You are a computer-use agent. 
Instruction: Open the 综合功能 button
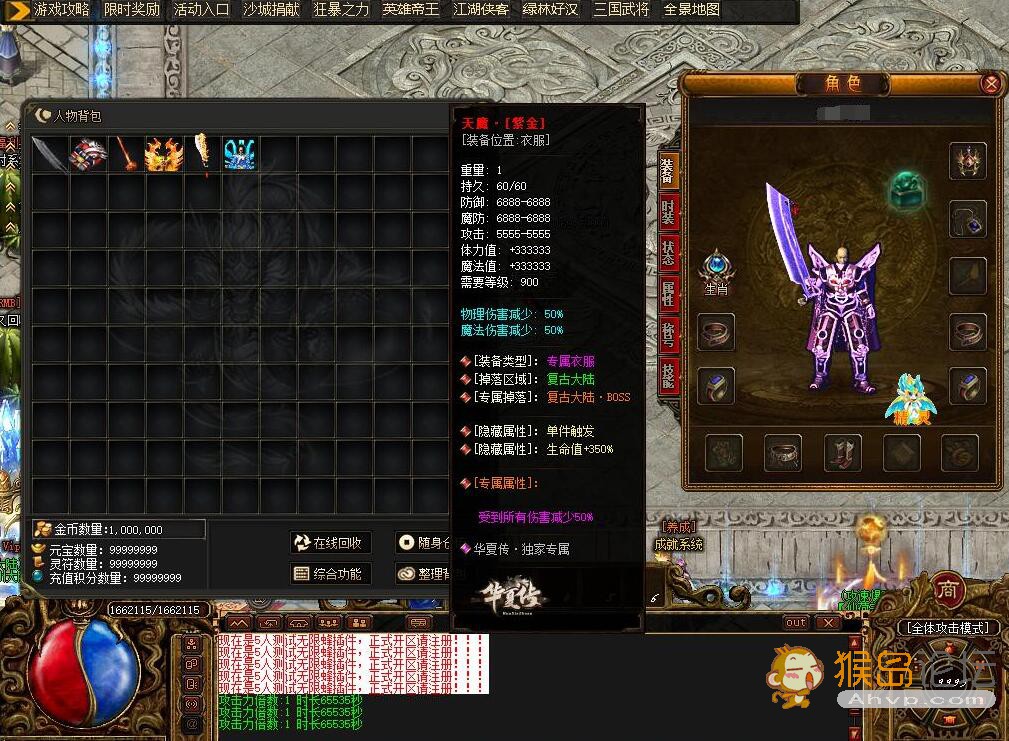[331, 574]
